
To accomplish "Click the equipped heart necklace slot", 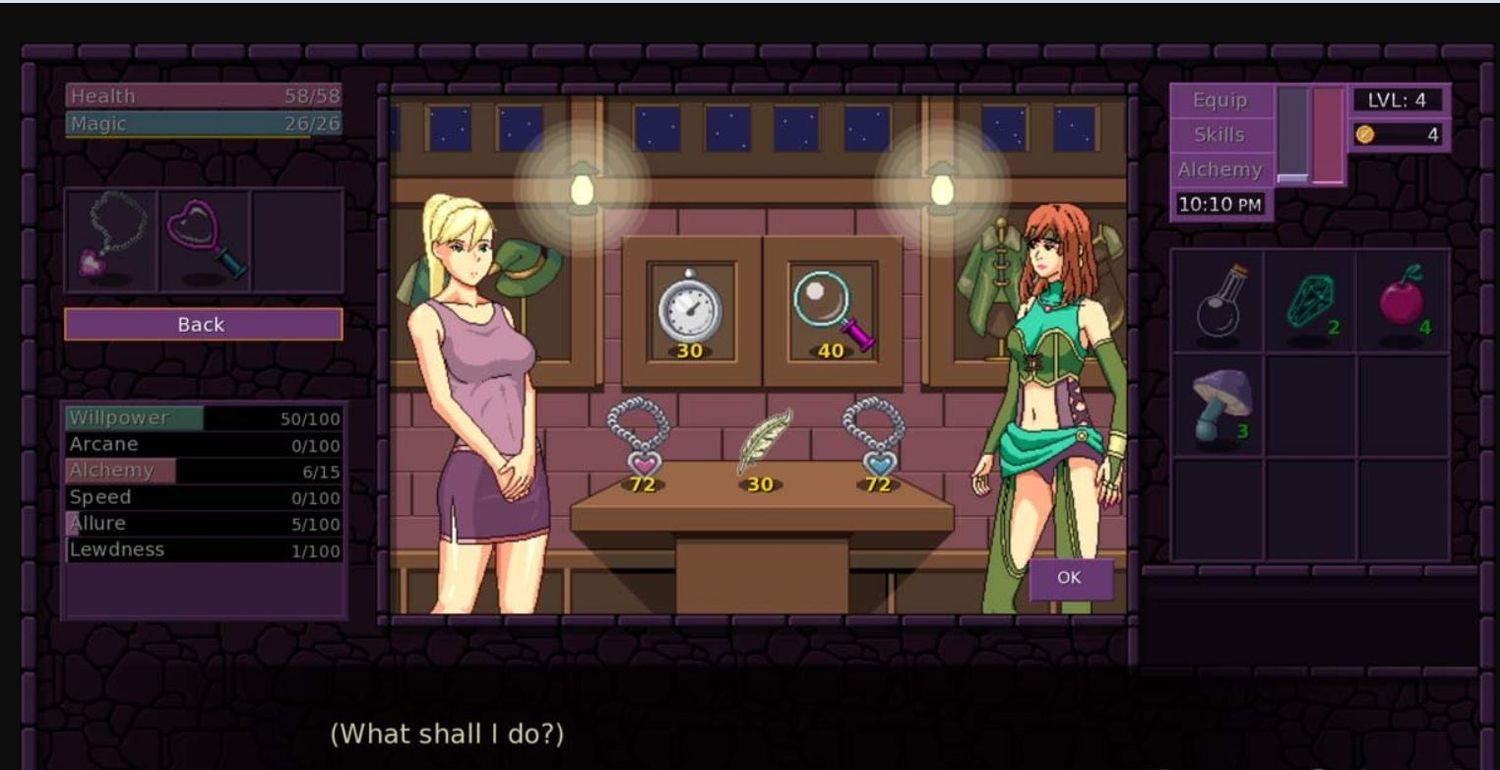I will [111, 239].
